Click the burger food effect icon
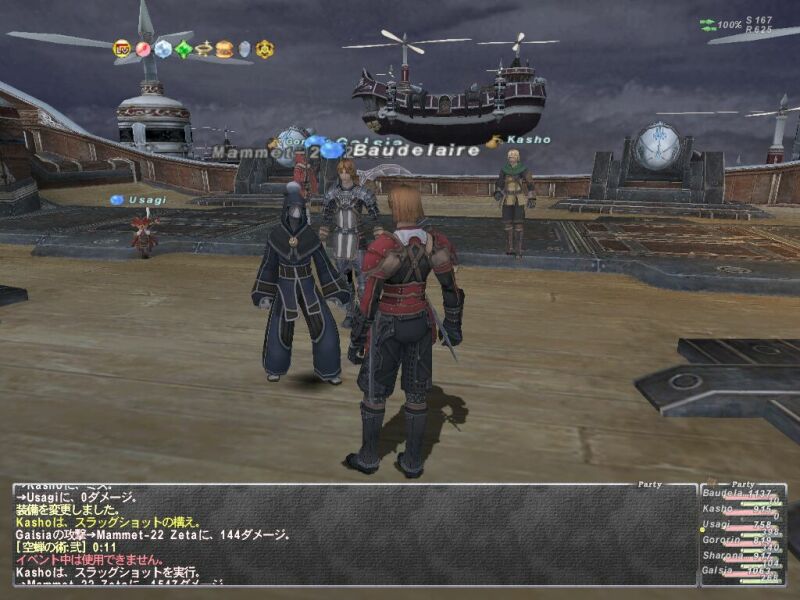Viewport: 800px width, 600px height. point(224,48)
